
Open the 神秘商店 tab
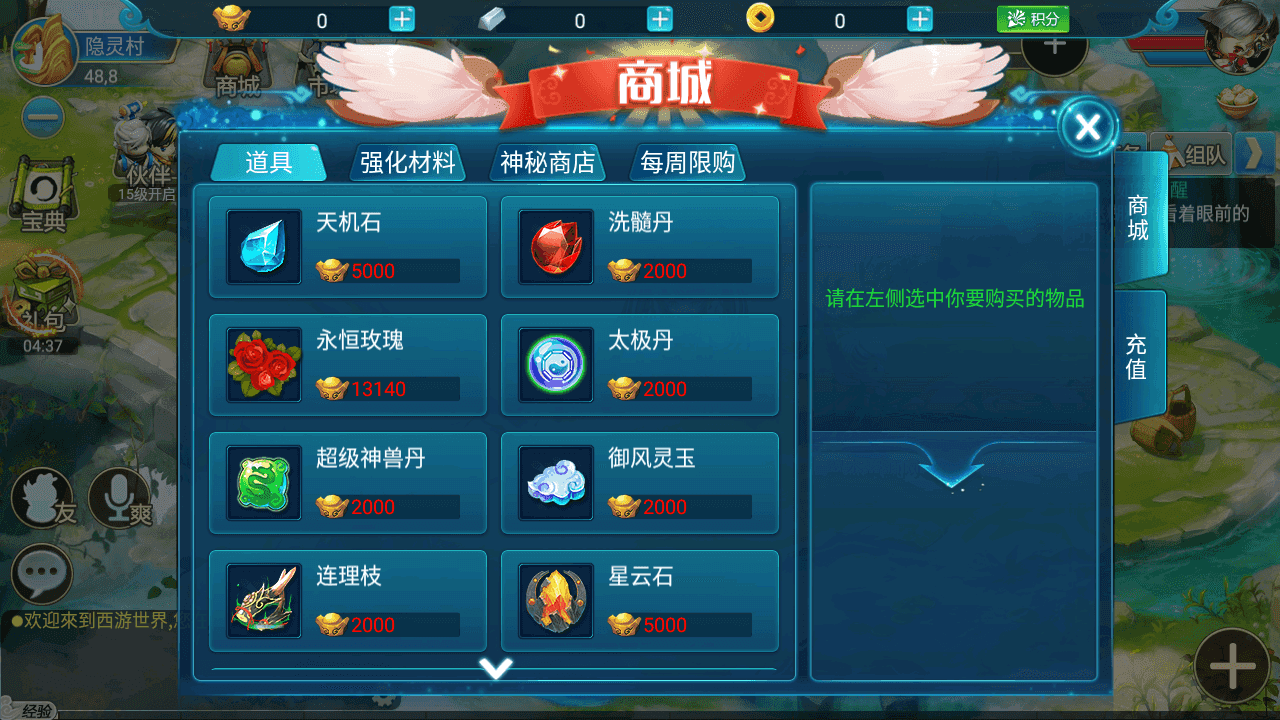547,162
